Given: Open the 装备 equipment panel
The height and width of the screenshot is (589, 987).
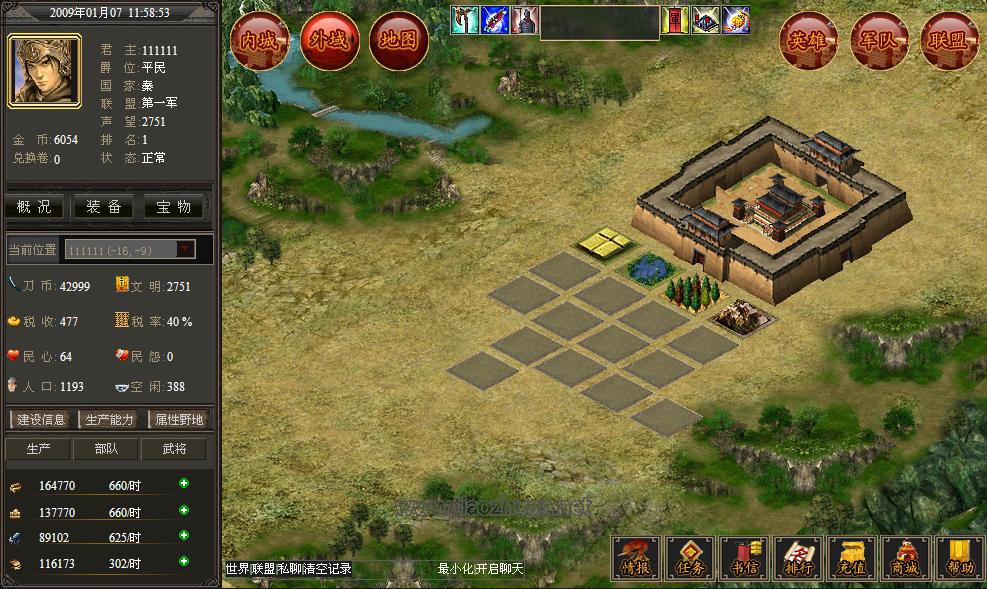Looking at the screenshot, I should tap(104, 207).
